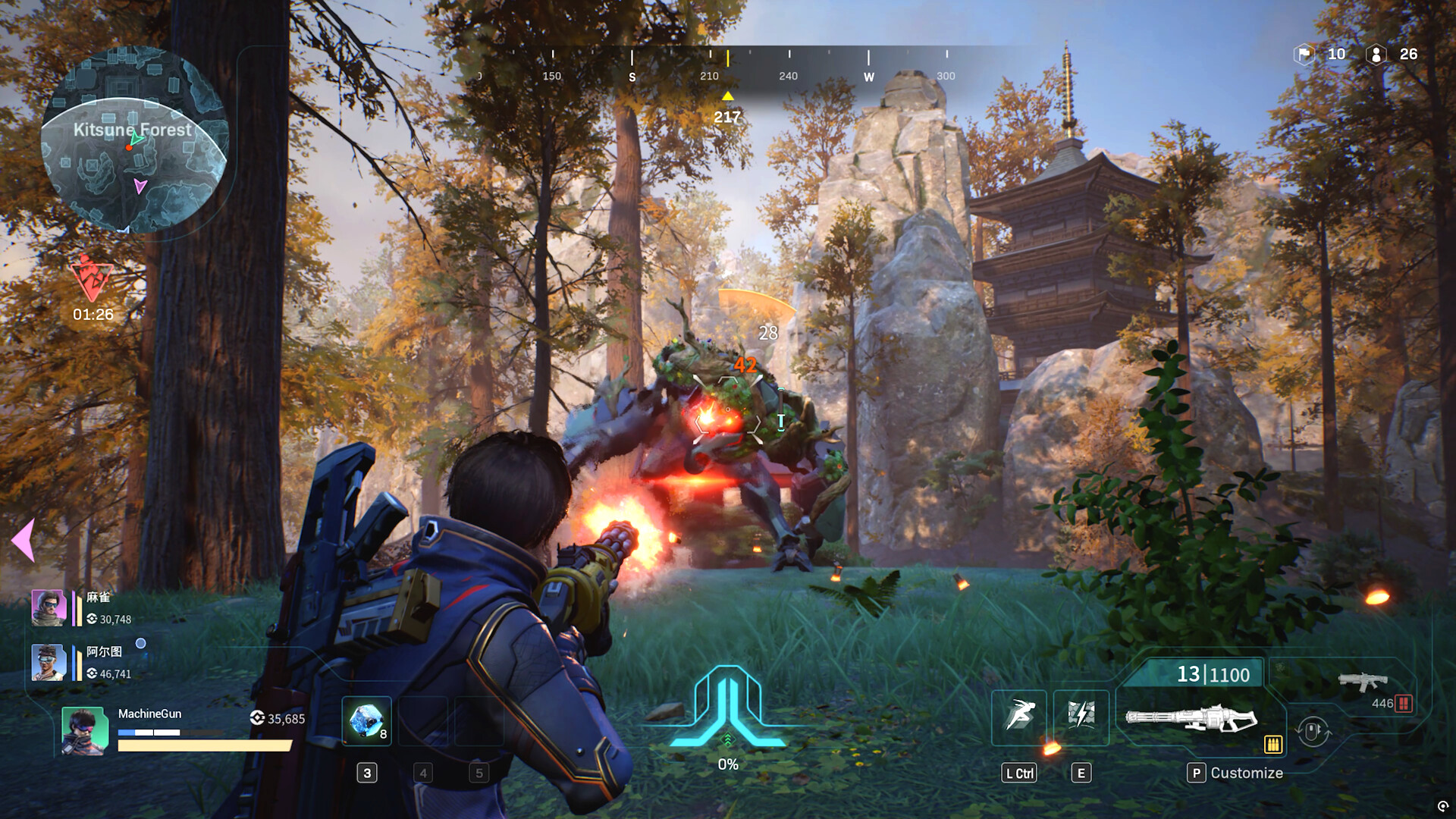Click the MachineGun player portrait
Viewport: 1456px width, 819px height.
tap(83, 731)
